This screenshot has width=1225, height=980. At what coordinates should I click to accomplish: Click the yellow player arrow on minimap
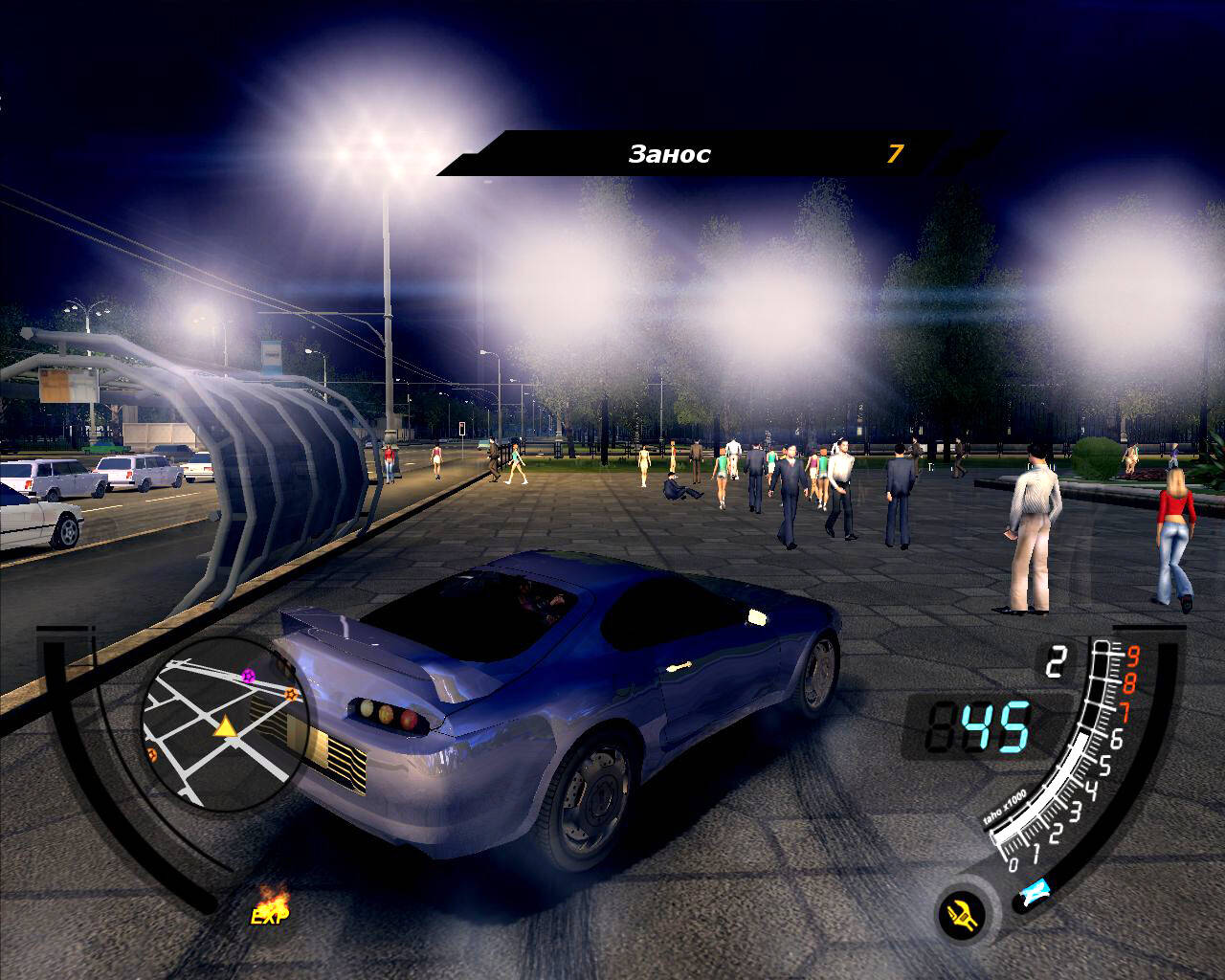226,727
